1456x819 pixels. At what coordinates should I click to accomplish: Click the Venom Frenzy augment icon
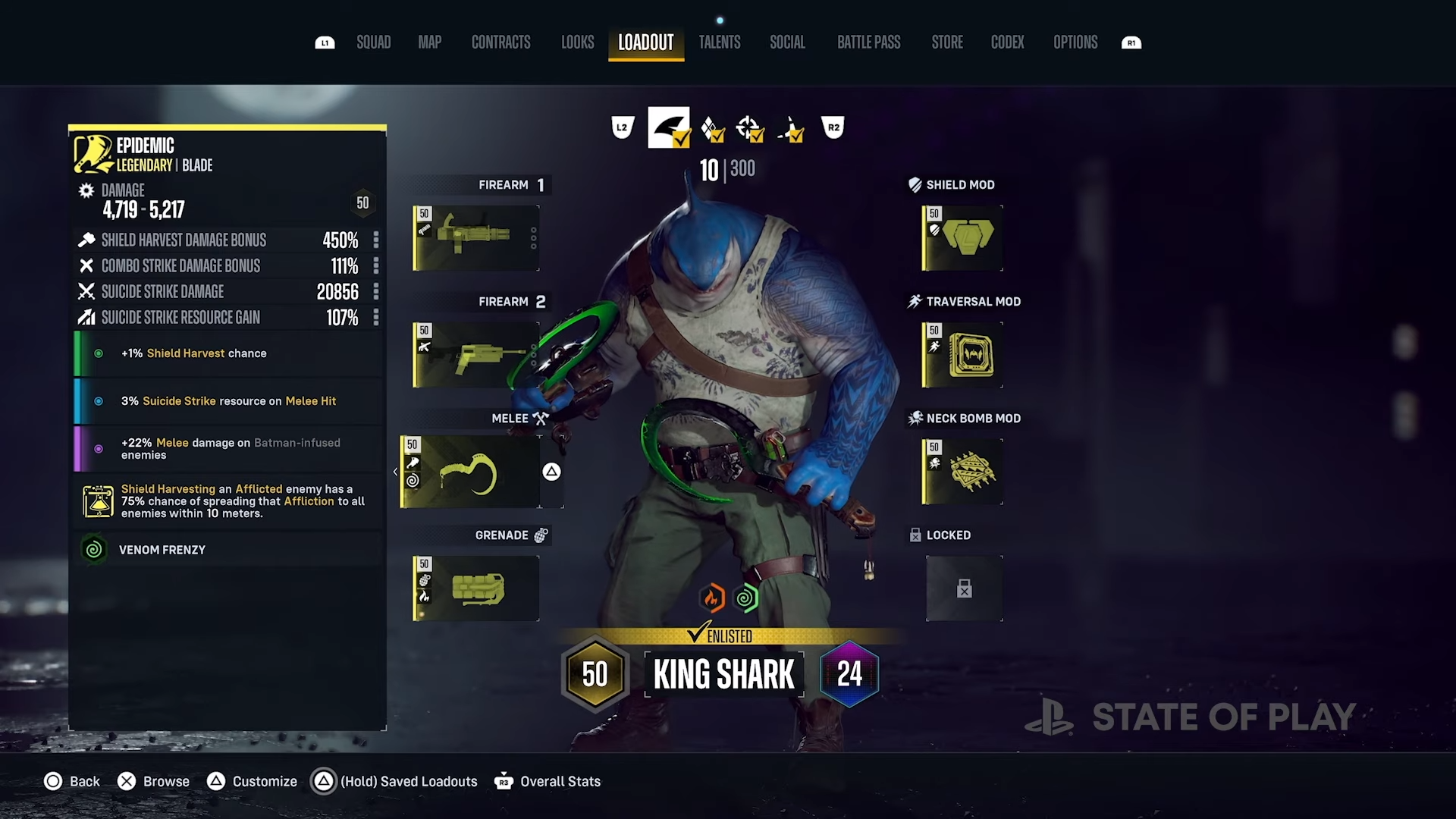click(93, 549)
